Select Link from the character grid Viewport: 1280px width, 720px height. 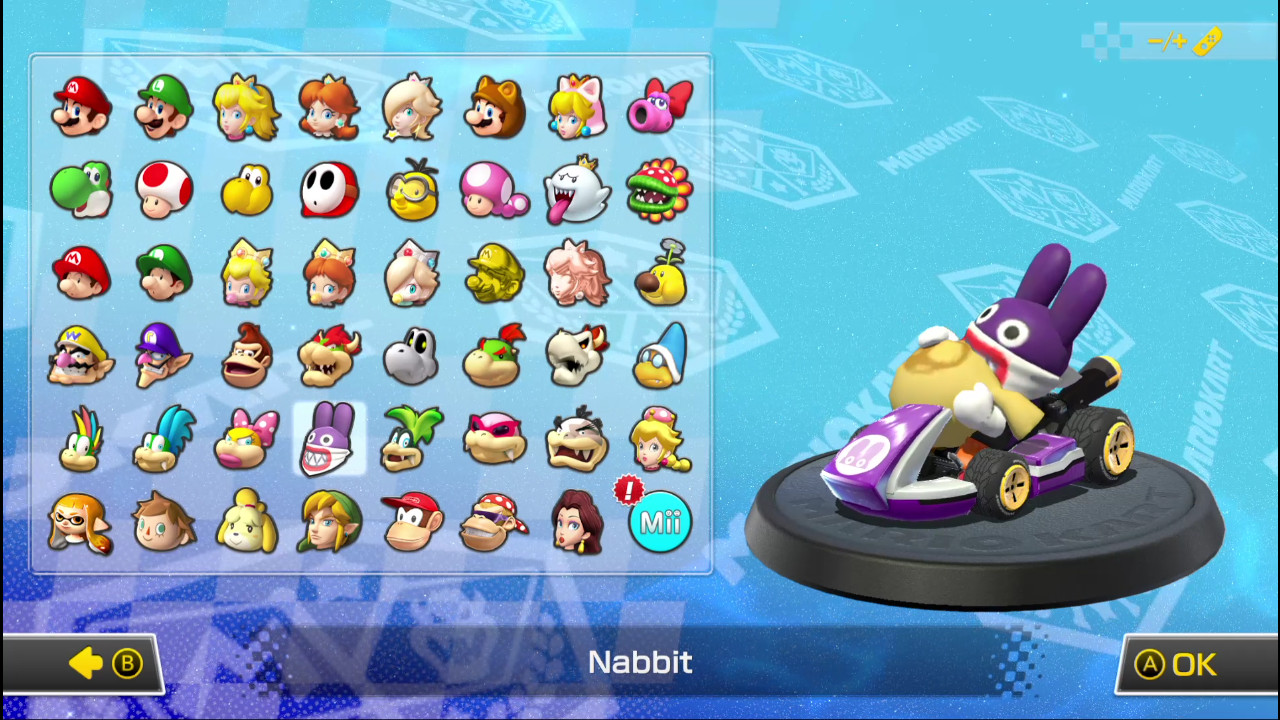(329, 521)
